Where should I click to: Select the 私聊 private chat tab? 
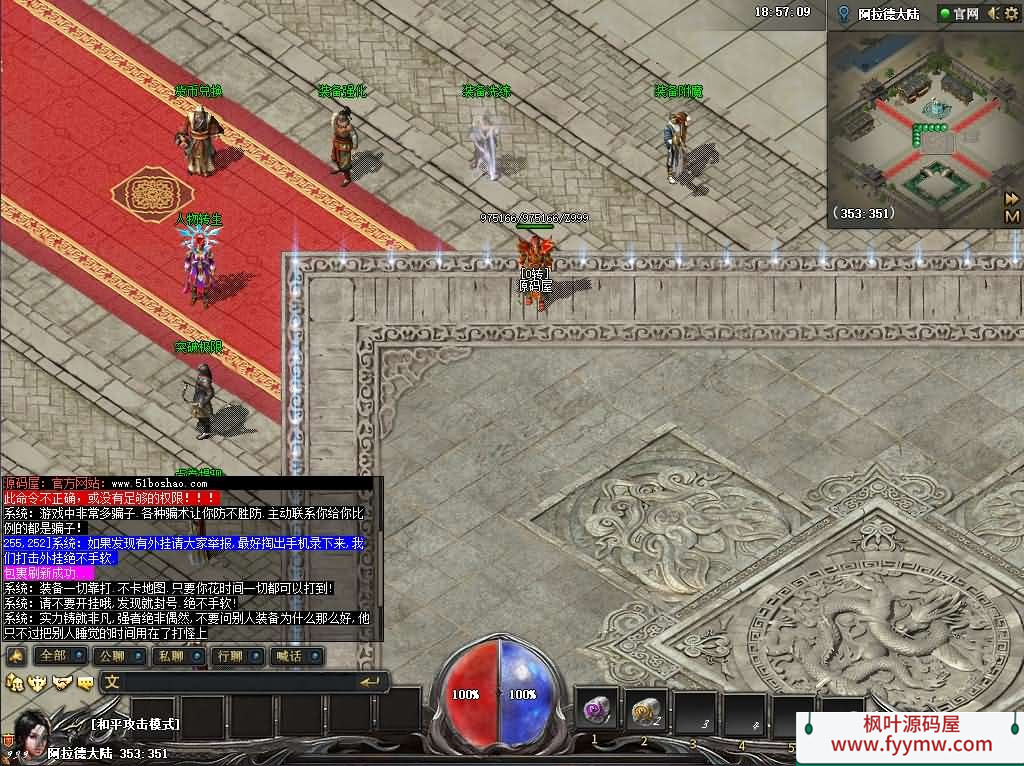[170, 656]
